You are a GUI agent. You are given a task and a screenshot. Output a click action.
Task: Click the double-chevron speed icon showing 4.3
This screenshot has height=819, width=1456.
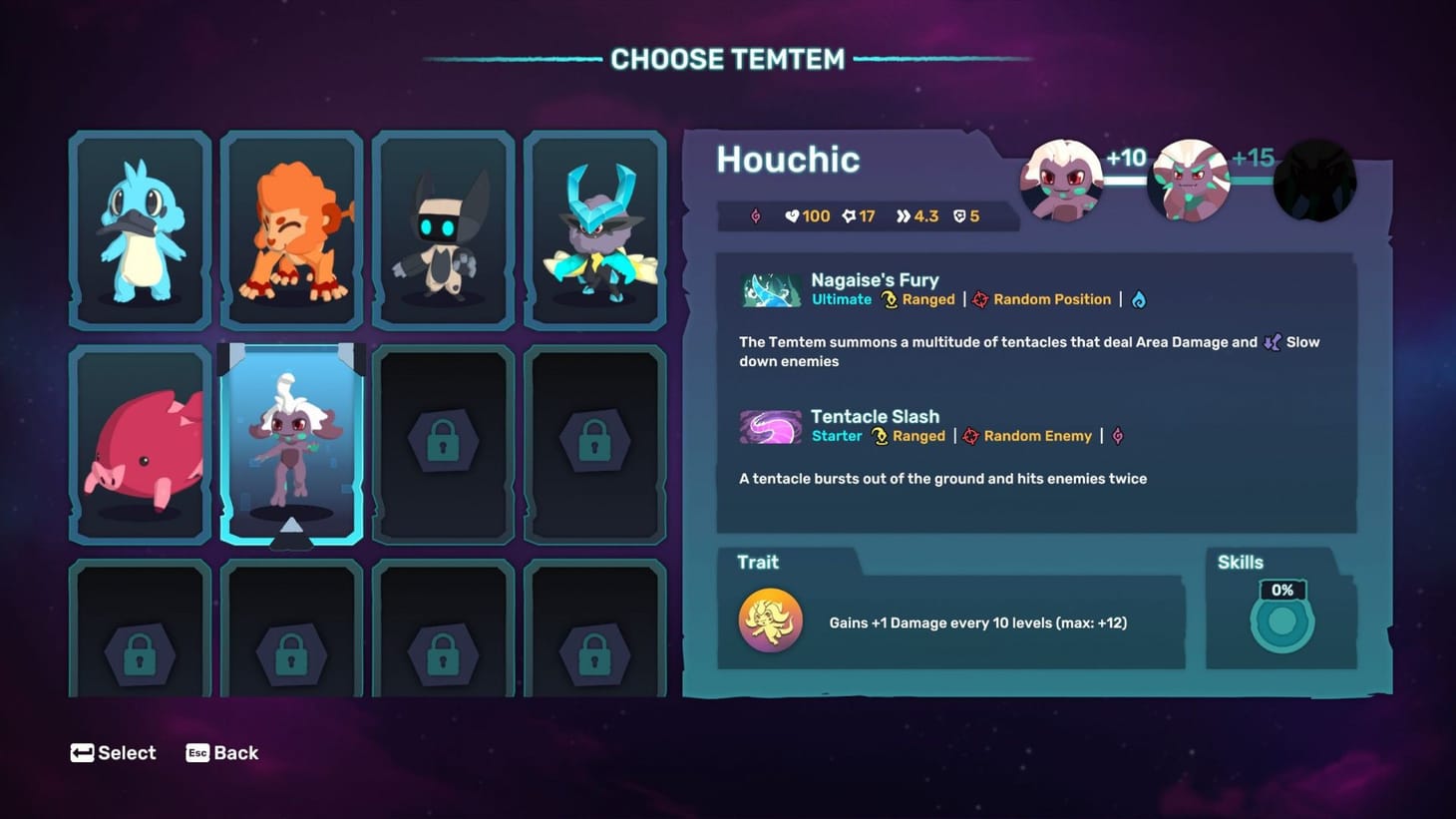point(903,215)
